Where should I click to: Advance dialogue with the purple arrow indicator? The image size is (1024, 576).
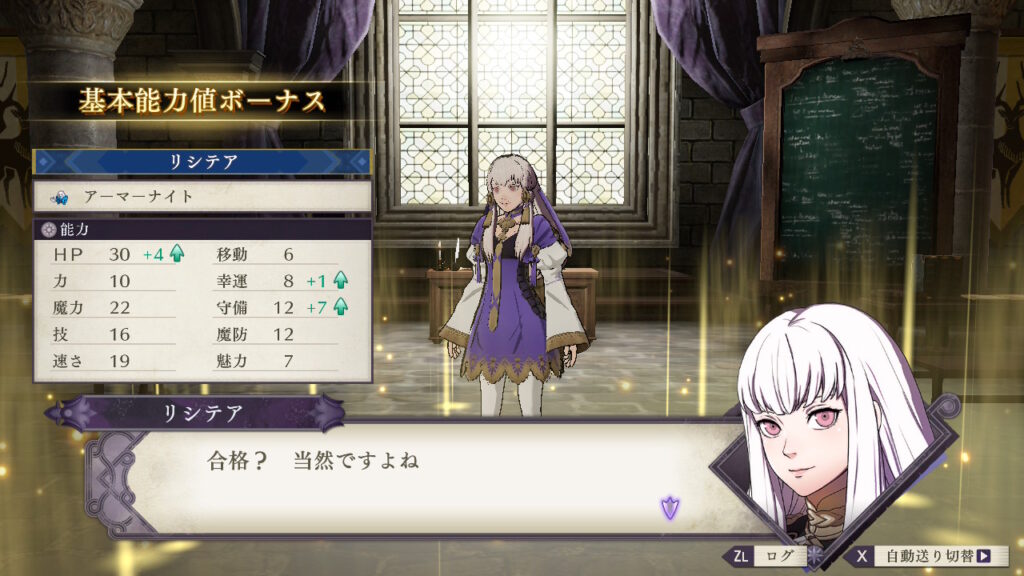coord(669,507)
